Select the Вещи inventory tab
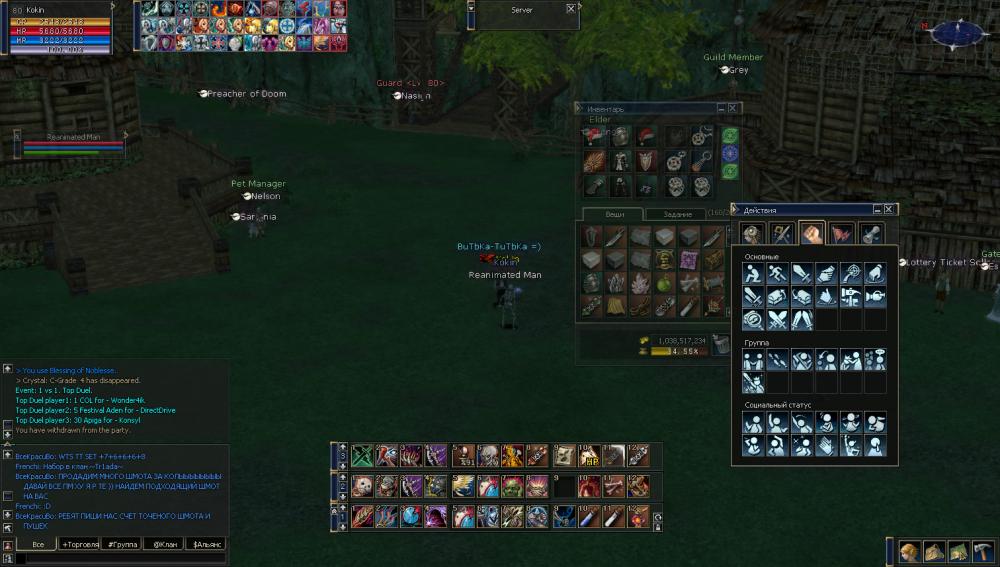Viewport: 1000px width, 567px height. click(x=616, y=214)
